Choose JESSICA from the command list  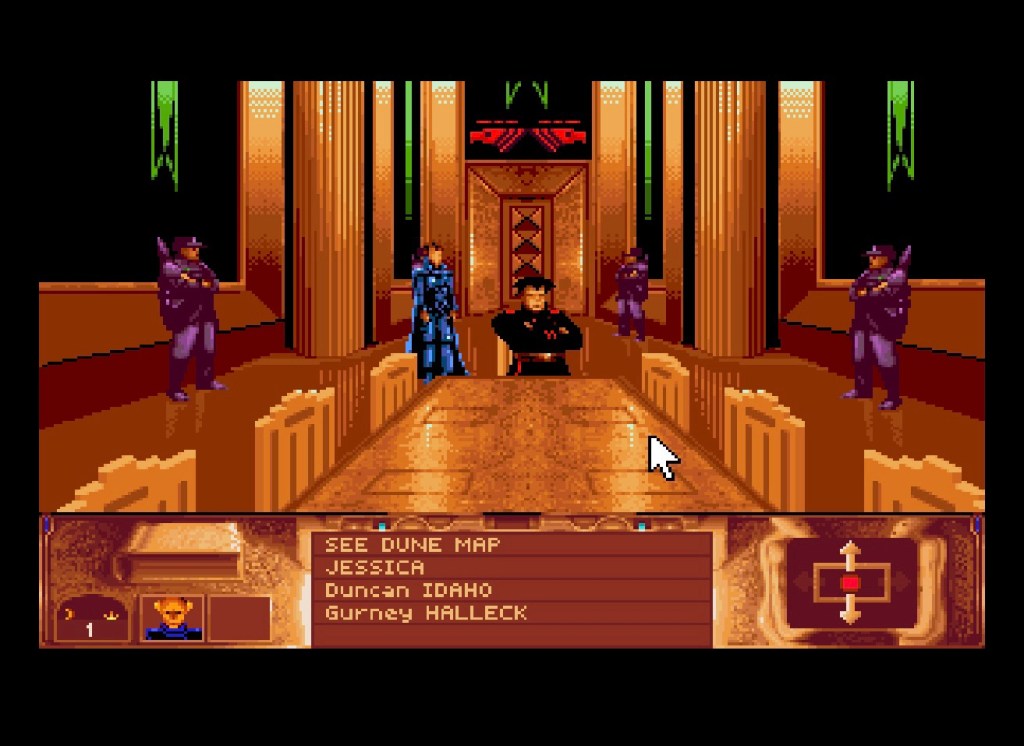(x=374, y=567)
